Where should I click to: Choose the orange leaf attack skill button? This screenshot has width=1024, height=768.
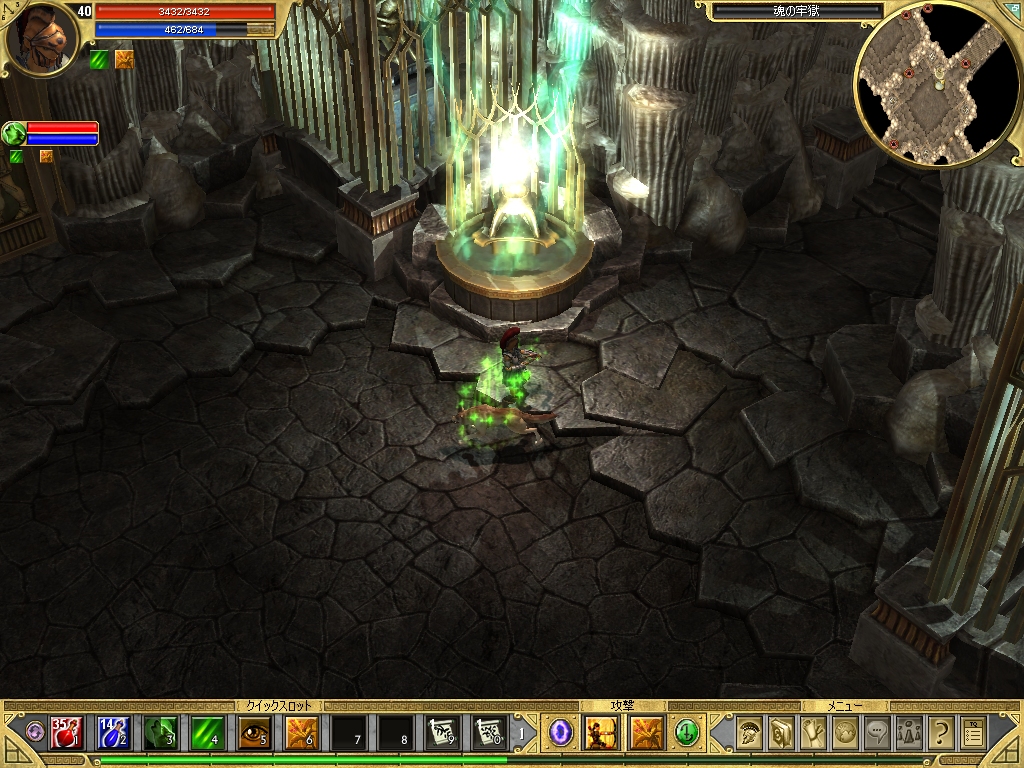tap(646, 733)
